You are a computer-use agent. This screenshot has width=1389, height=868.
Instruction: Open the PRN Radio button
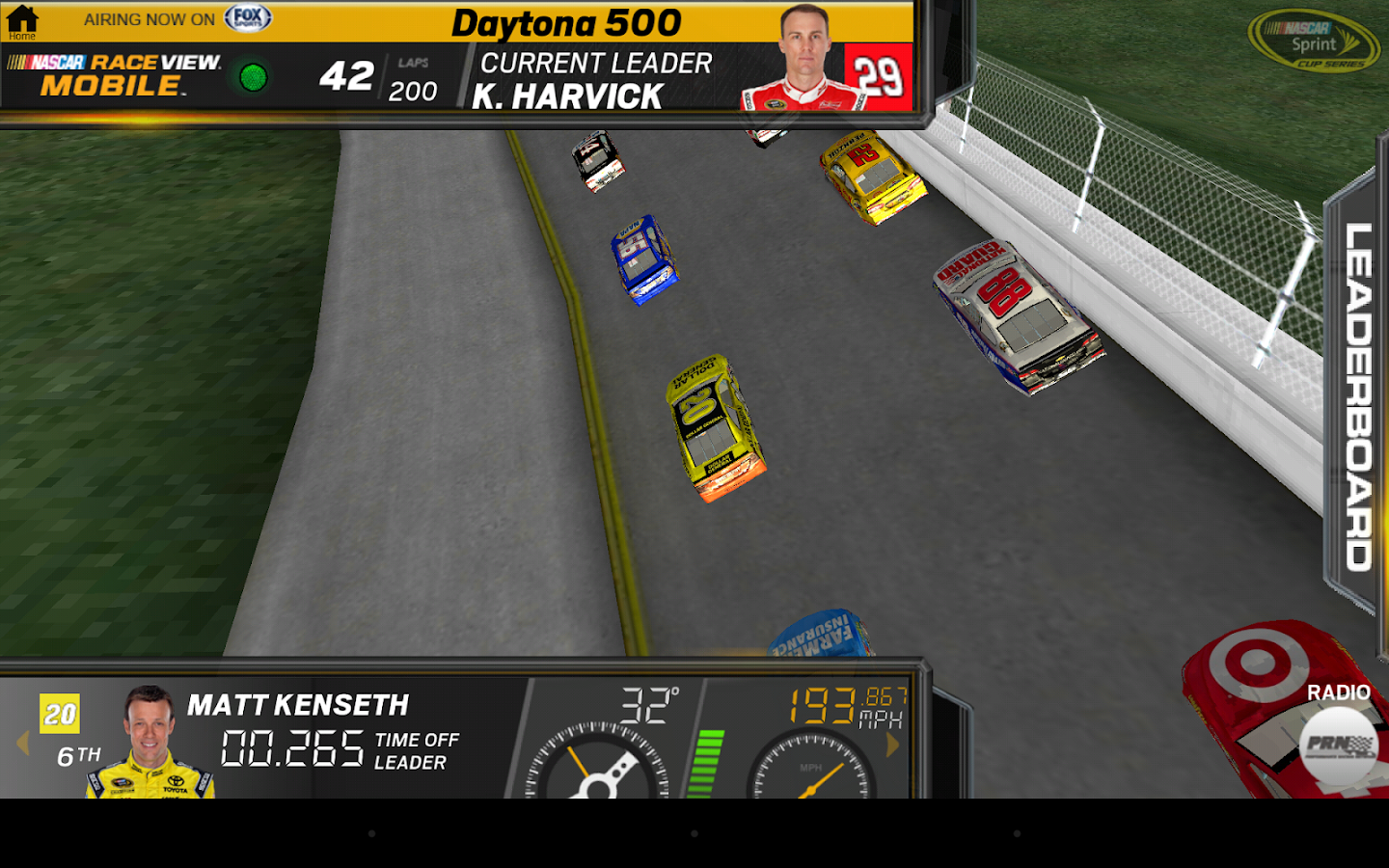1338,744
